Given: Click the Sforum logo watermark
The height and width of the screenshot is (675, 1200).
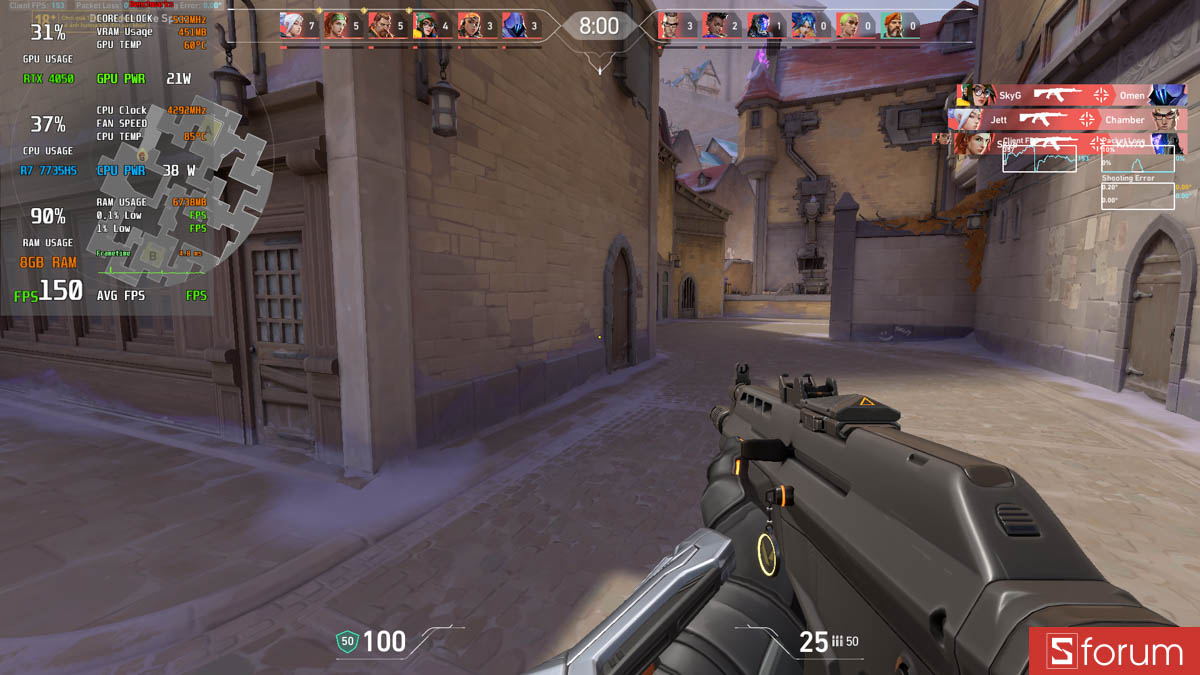Looking at the screenshot, I should (x=1114, y=652).
